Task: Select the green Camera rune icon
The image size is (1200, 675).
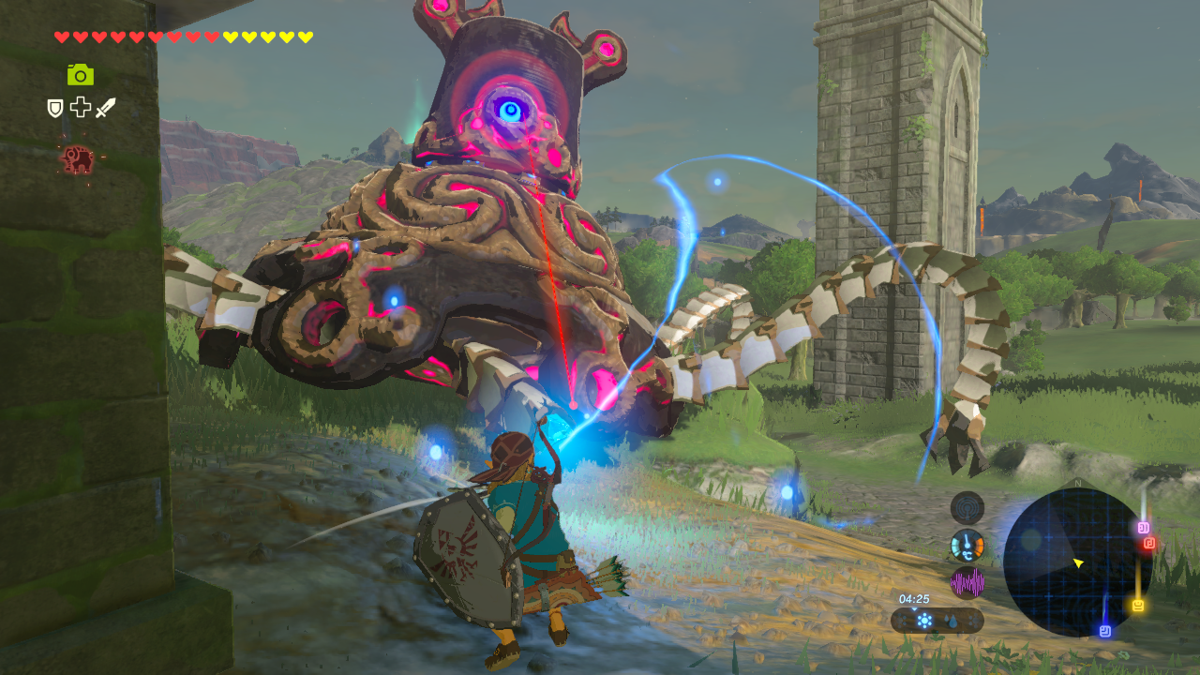Action: 80,74
